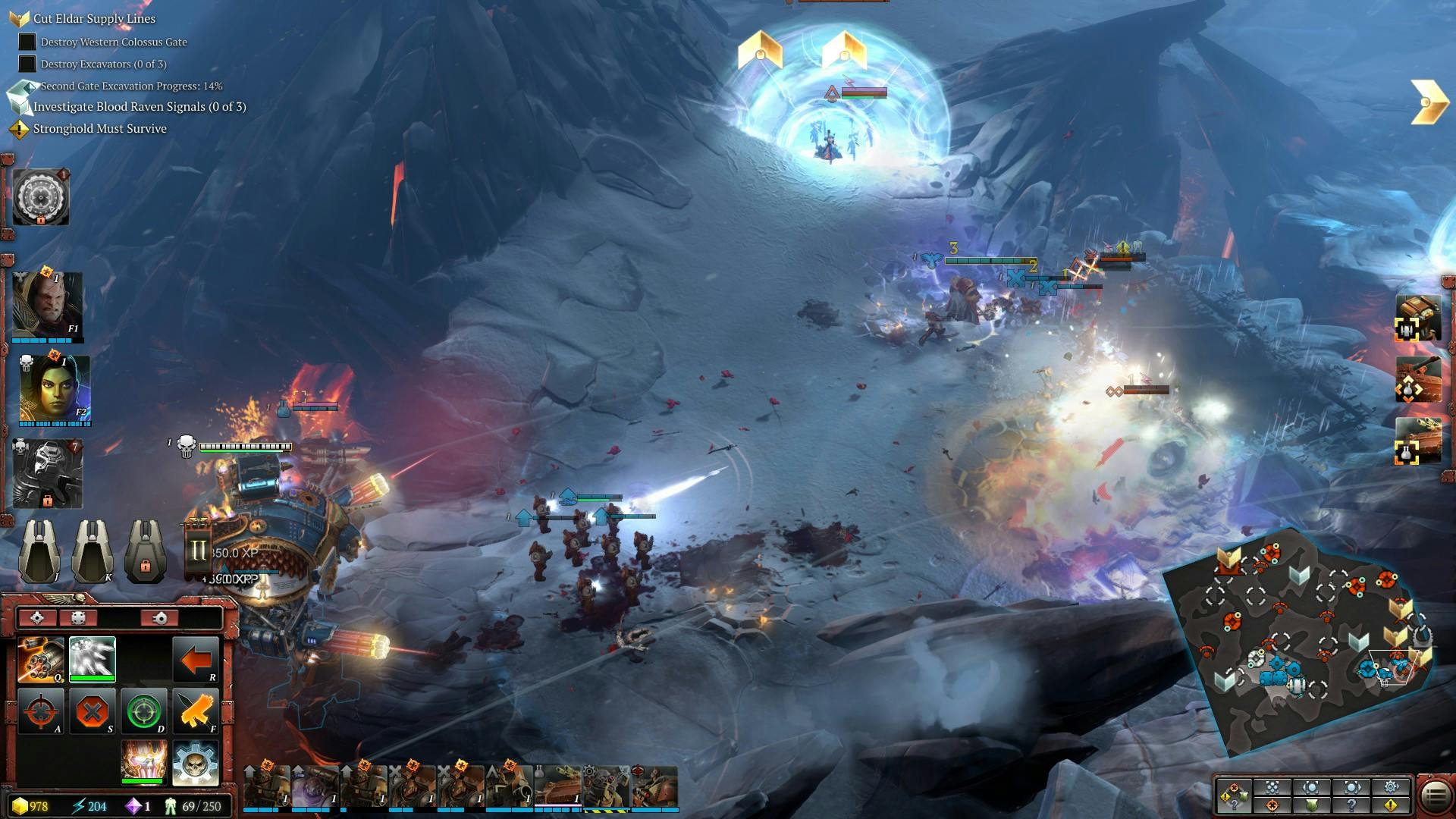Select the bald elite hero portrait

pos(47,305)
